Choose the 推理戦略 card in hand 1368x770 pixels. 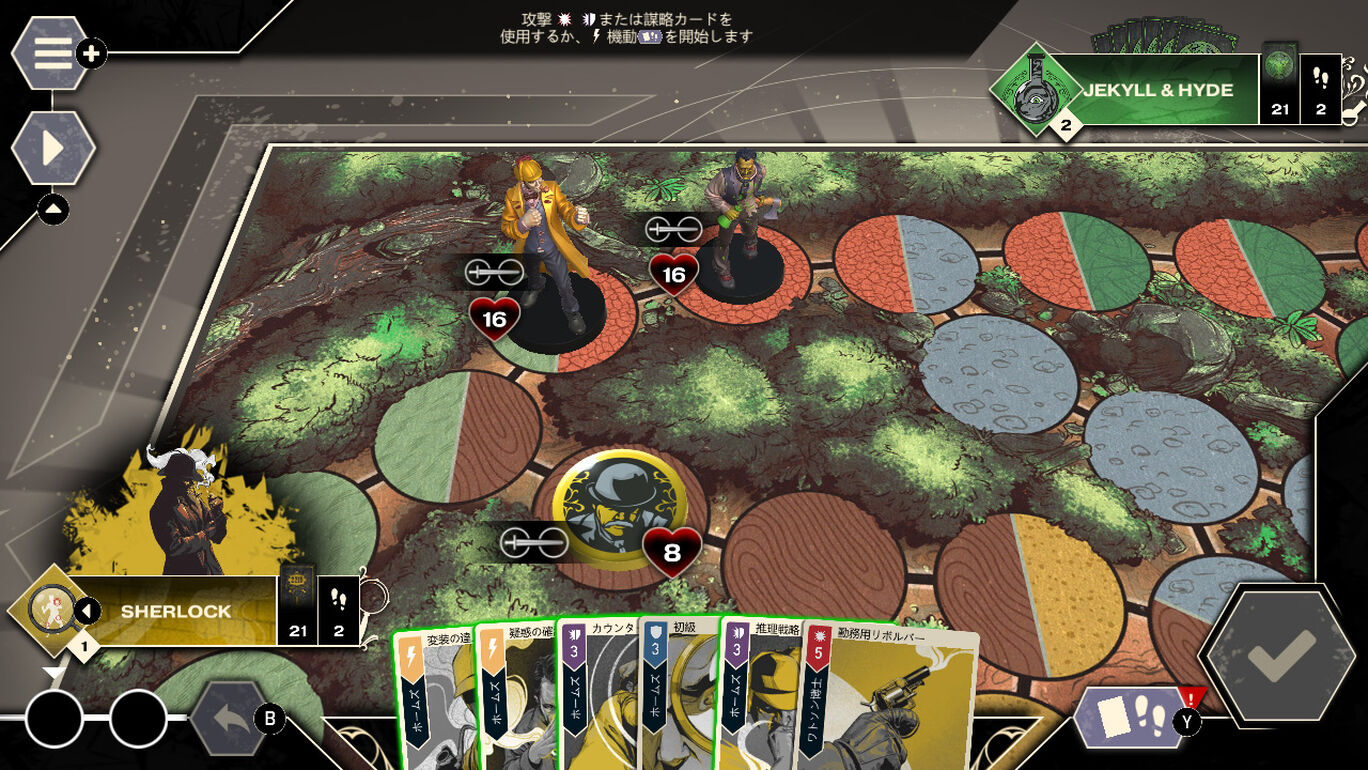[758, 700]
